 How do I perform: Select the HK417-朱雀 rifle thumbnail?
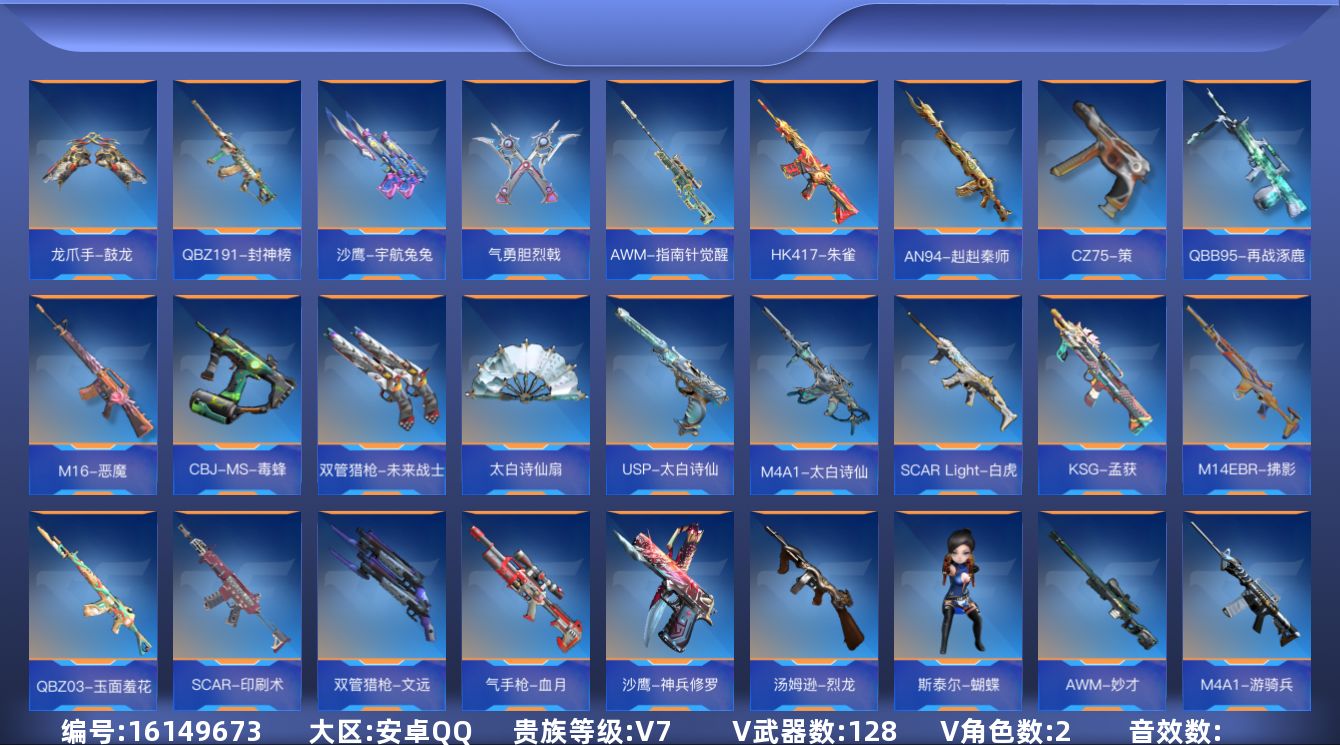coord(813,170)
